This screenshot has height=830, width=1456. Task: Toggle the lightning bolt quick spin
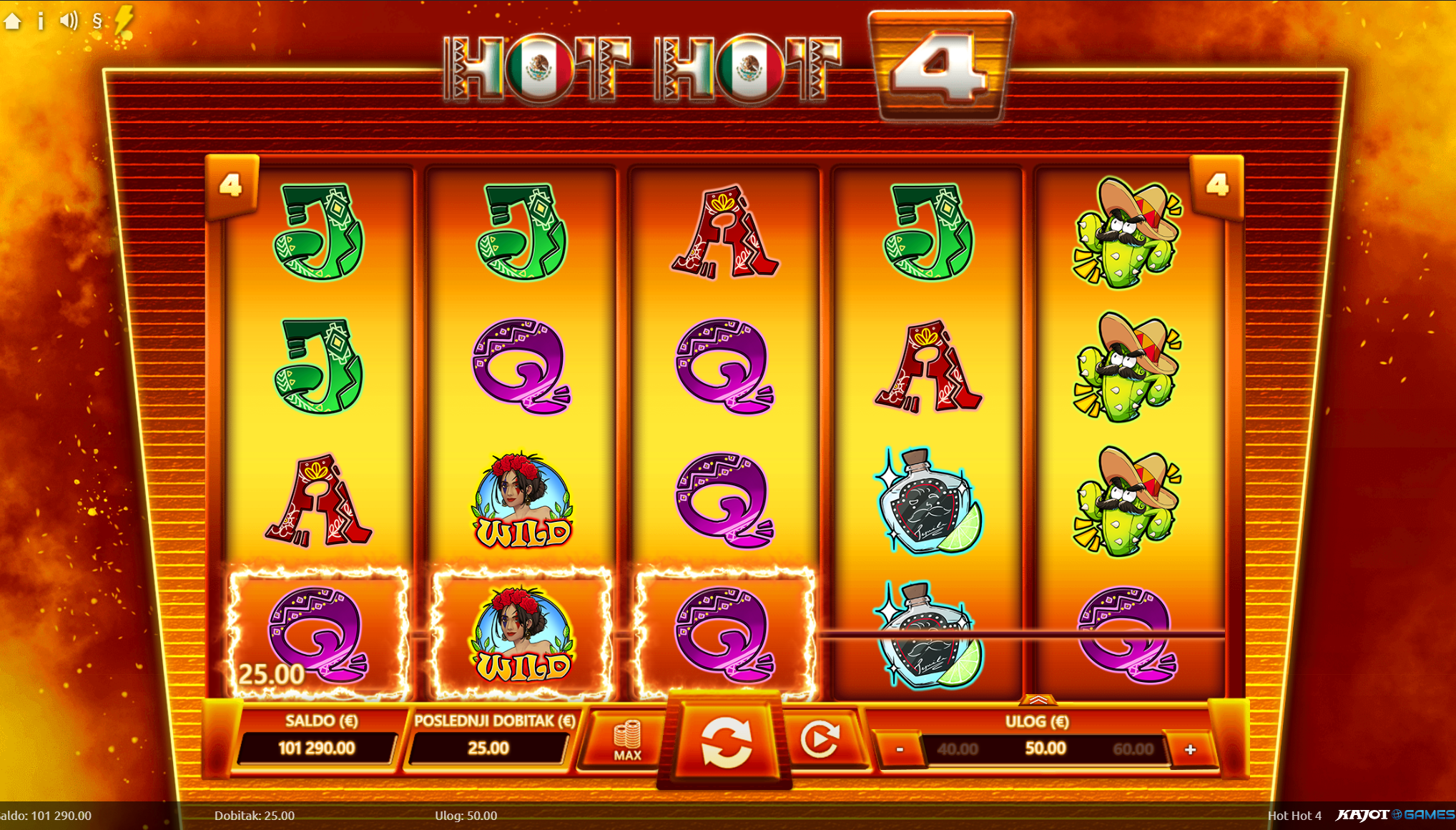(x=124, y=19)
